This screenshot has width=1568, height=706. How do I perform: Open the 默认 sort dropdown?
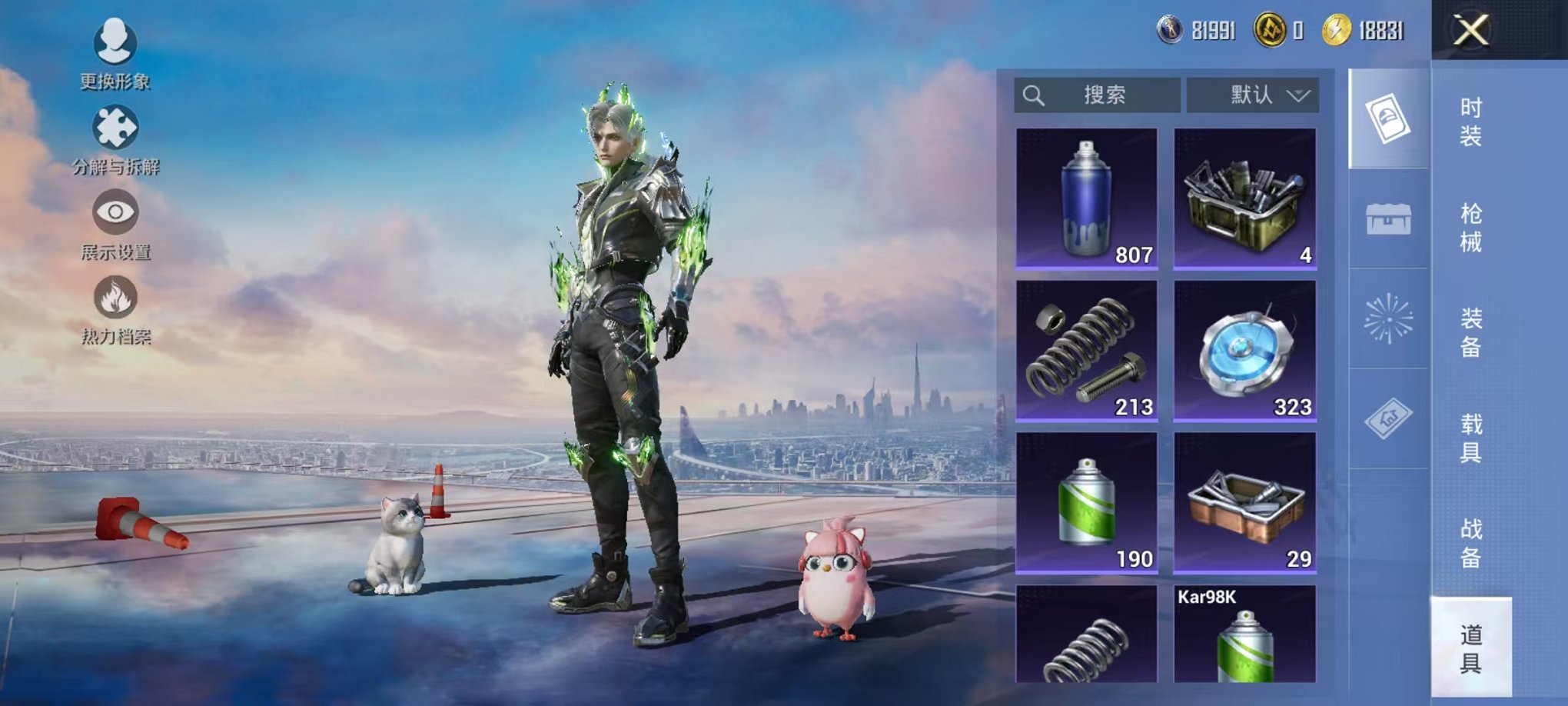point(1252,95)
